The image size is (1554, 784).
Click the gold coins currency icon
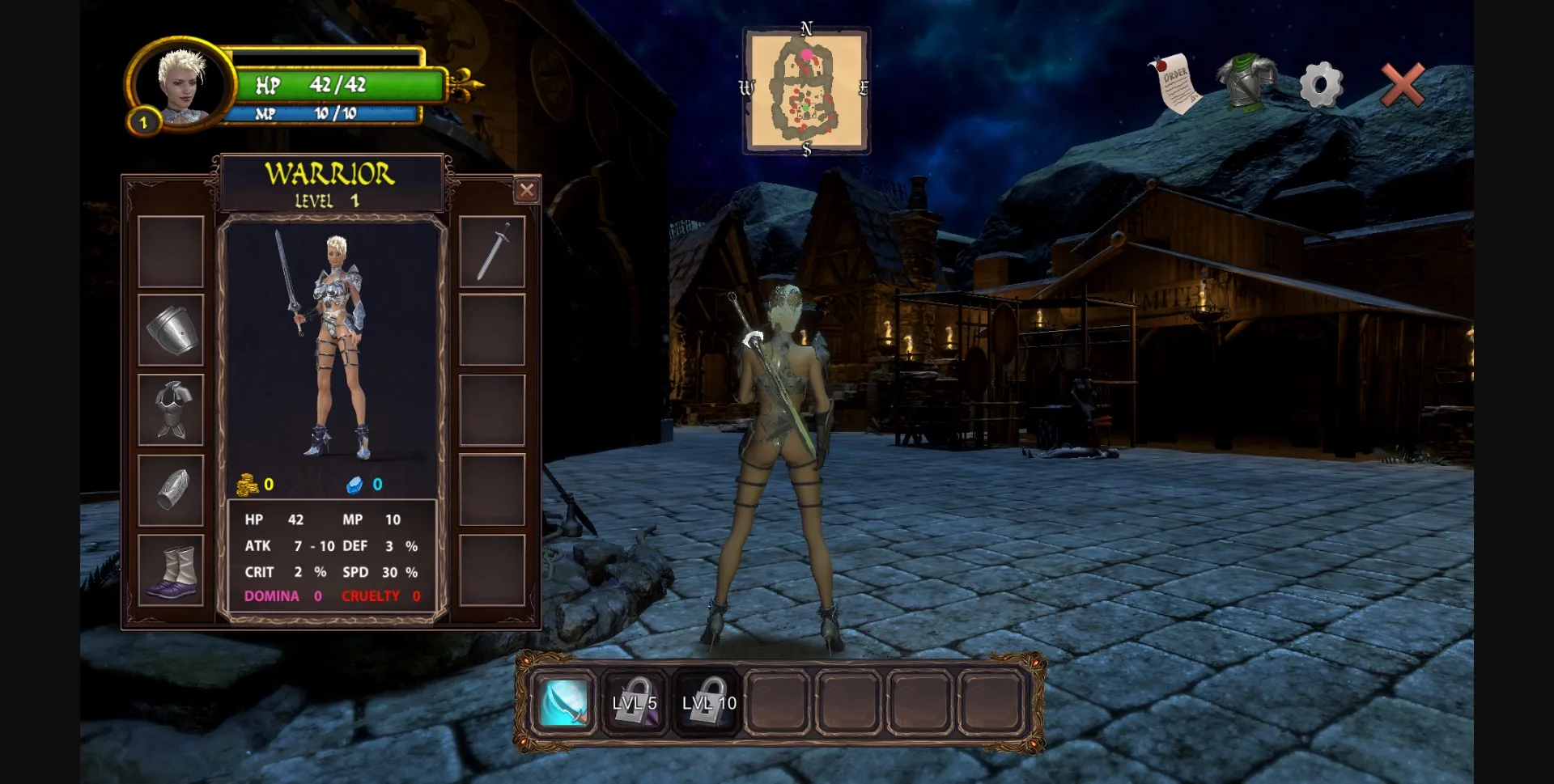(249, 483)
